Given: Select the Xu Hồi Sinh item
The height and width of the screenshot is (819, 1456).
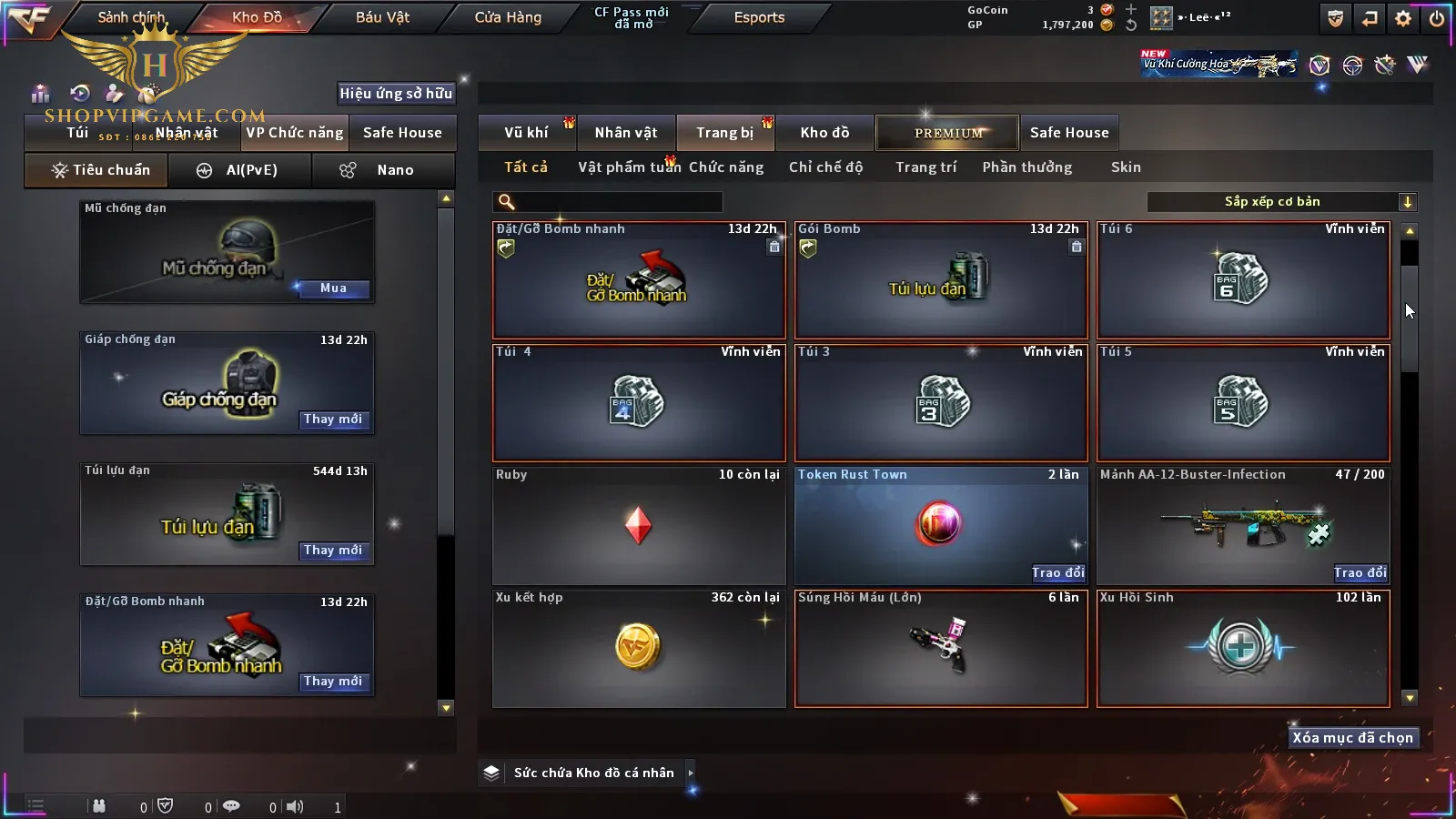Looking at the screenshot, I should 1243,648.
